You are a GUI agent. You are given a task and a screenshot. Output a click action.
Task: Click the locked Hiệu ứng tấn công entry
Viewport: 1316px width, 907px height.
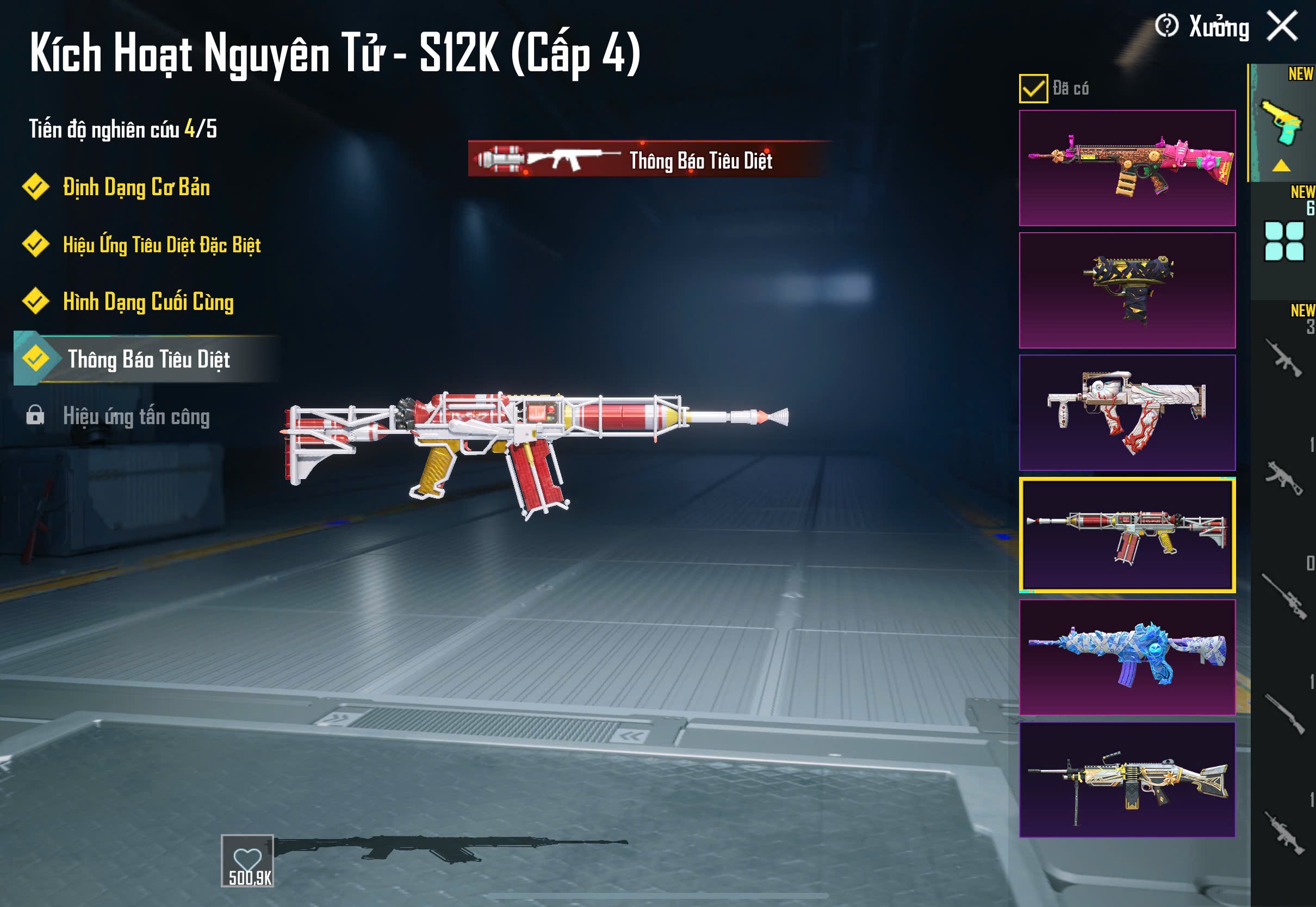tap(136, 417)
